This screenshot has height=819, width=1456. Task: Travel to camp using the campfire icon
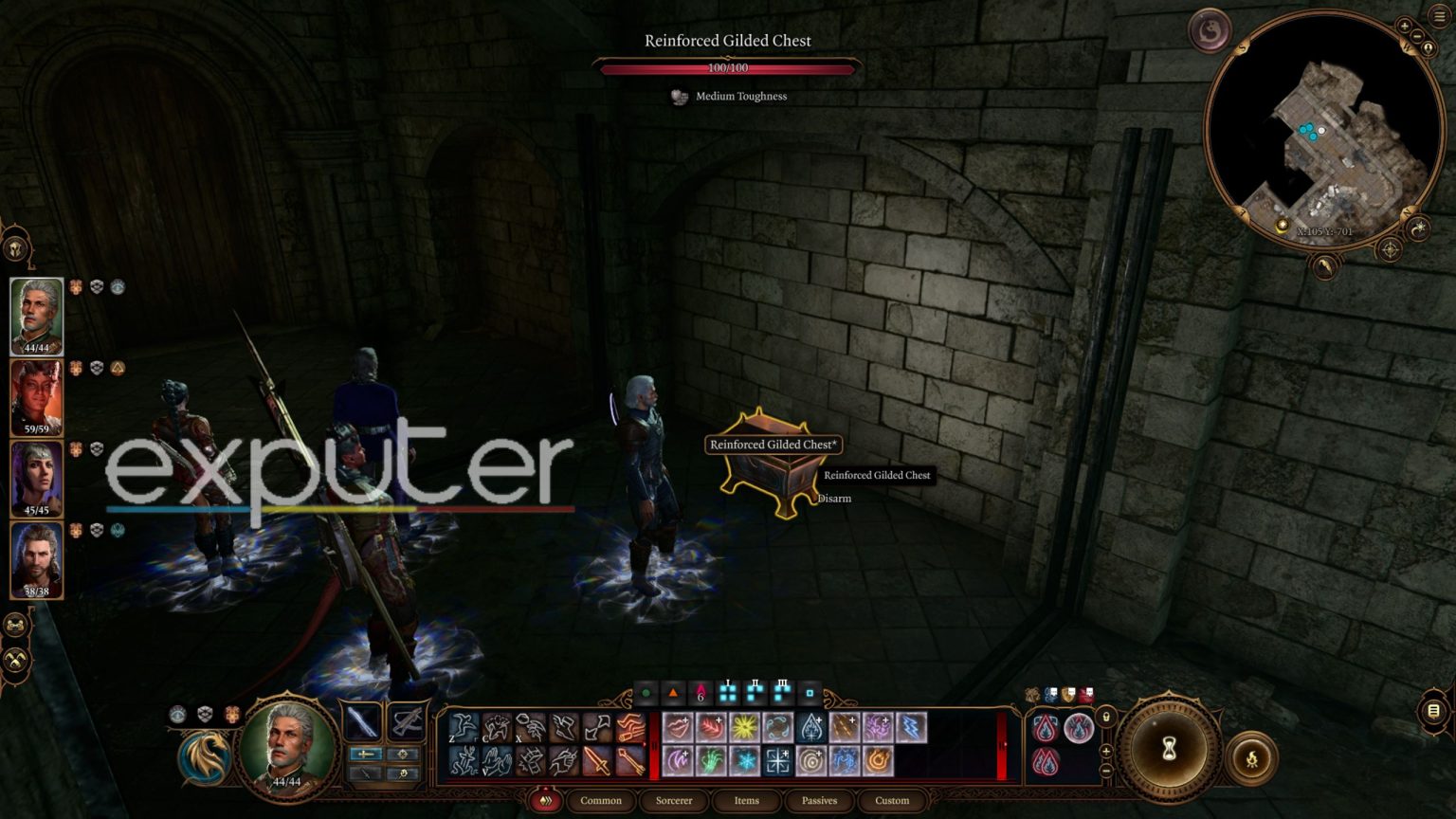(x=1252, y=757)
